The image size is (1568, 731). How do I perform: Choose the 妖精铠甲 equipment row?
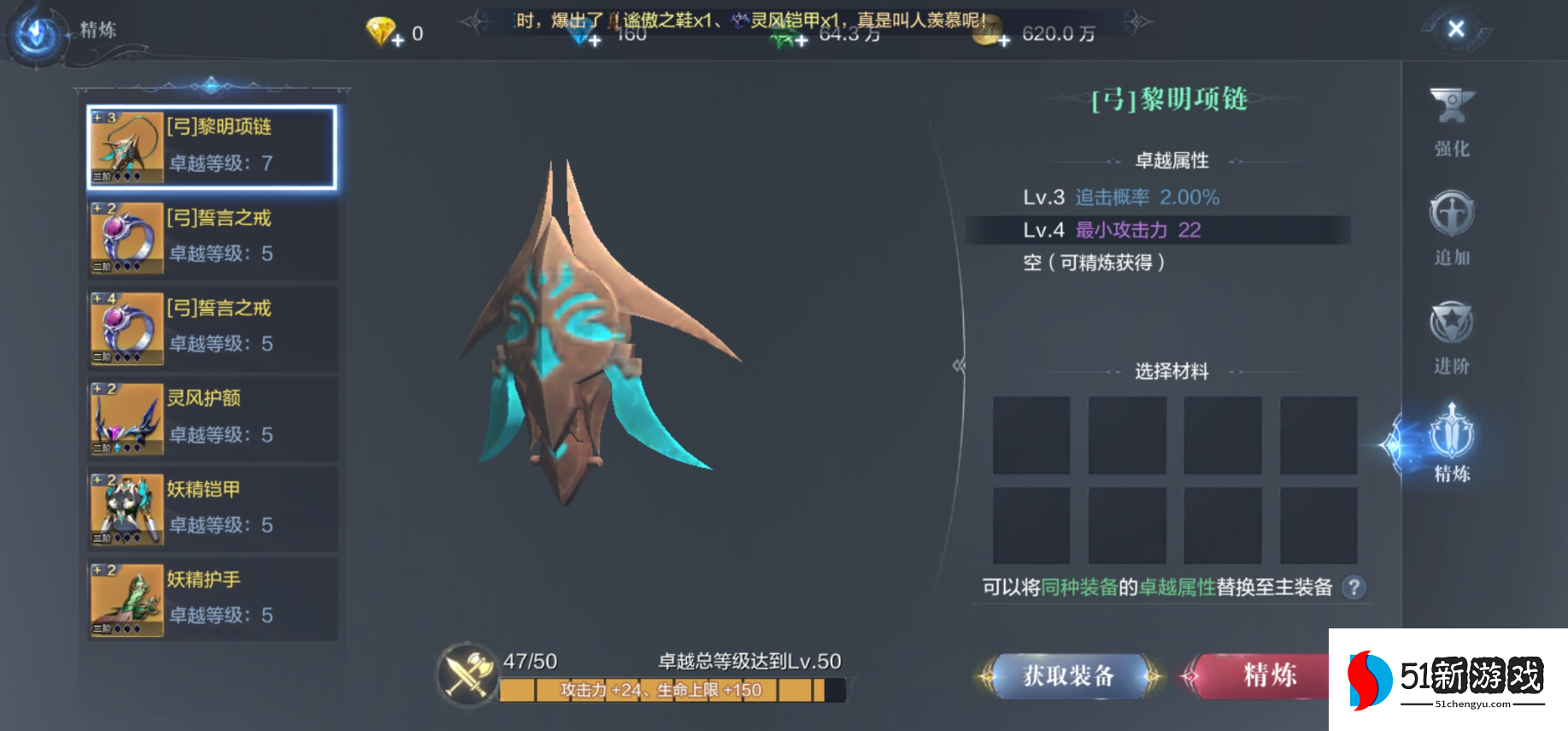pos(212,509)
